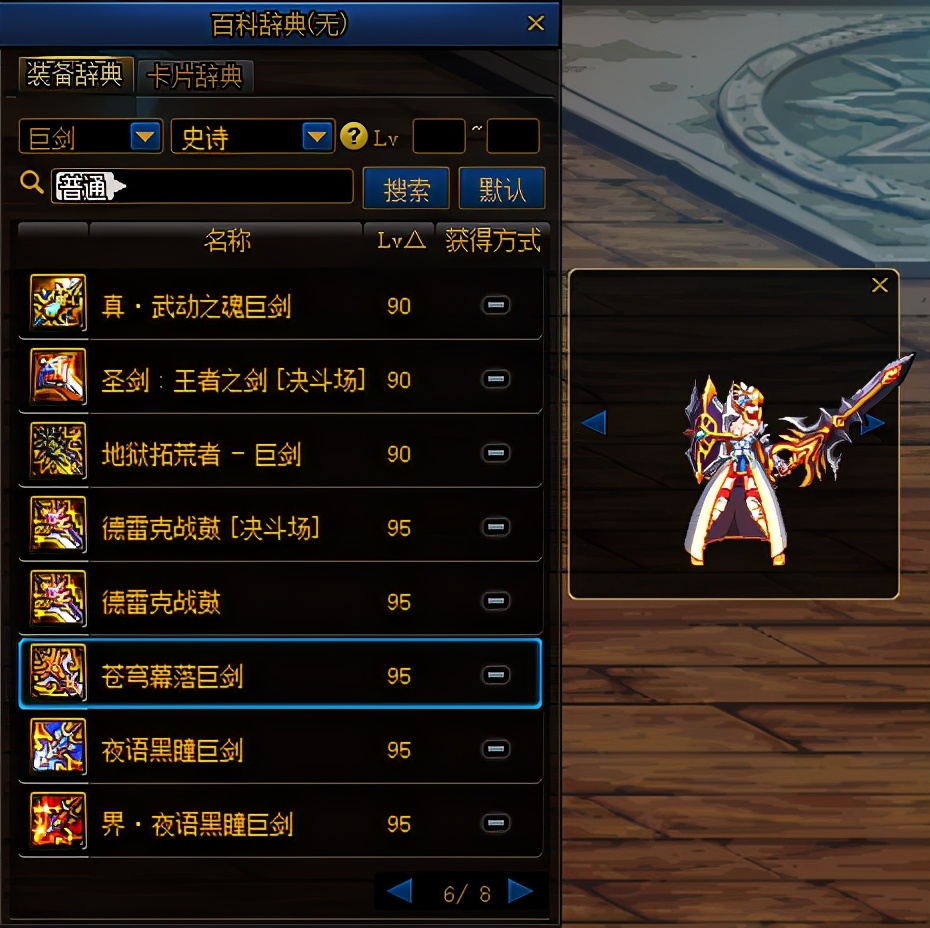Image resolution: width=930 pixels, height=928 pixels.
Task: Close the character preview panel
Action: [x=880, y=286]
